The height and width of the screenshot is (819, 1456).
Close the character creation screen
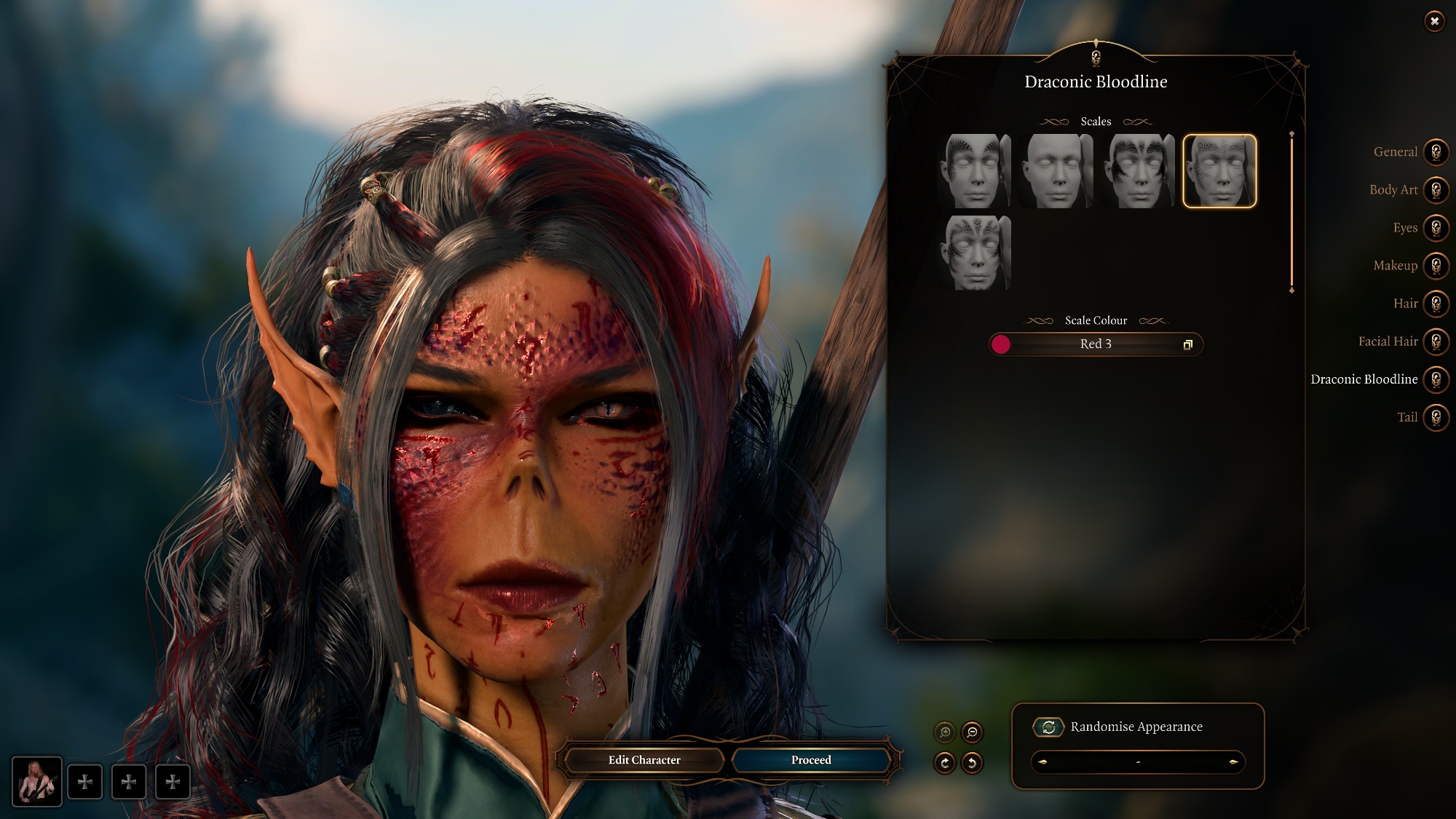point(1433,21)
